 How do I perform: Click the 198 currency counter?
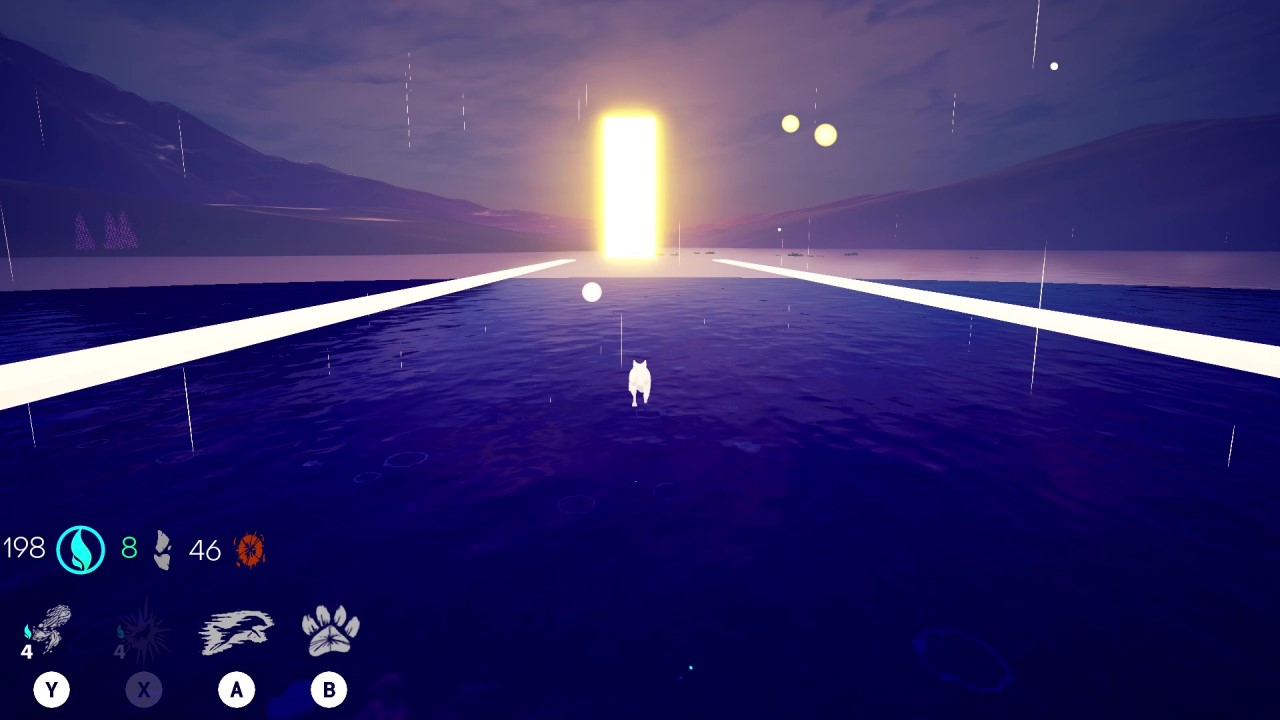[x=27, y=548]
